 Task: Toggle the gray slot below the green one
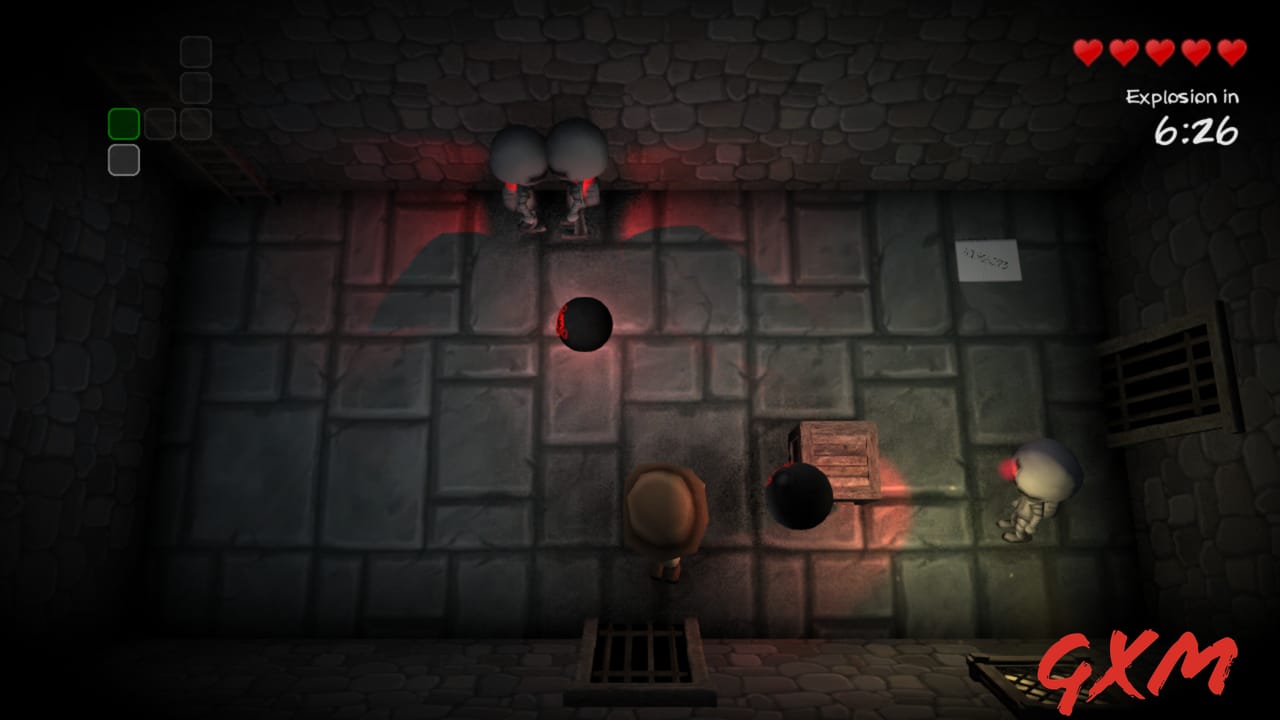coord(123,161)
